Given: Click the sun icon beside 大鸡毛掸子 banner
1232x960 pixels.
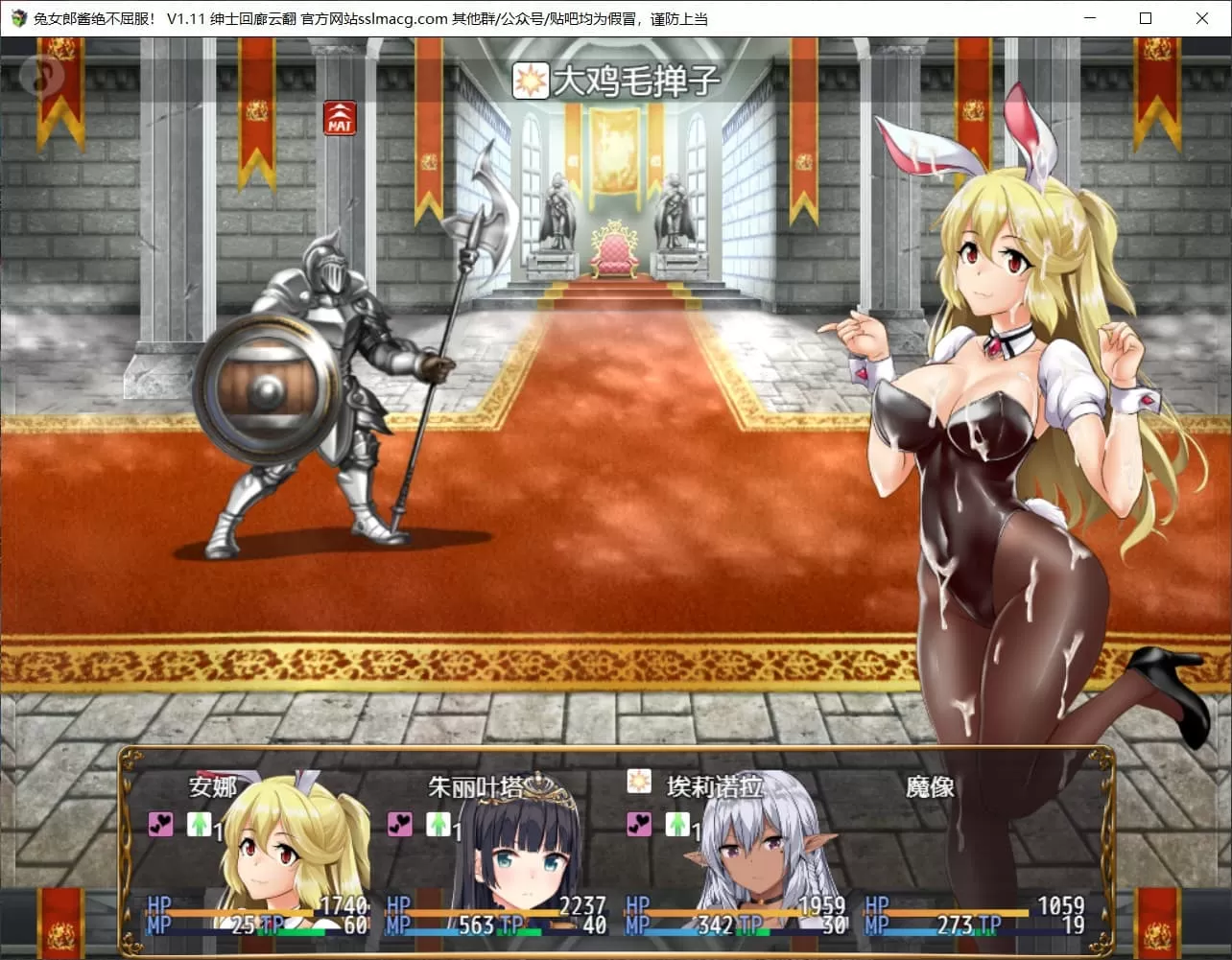Looking at the screenshot, I should click(534, 82).
